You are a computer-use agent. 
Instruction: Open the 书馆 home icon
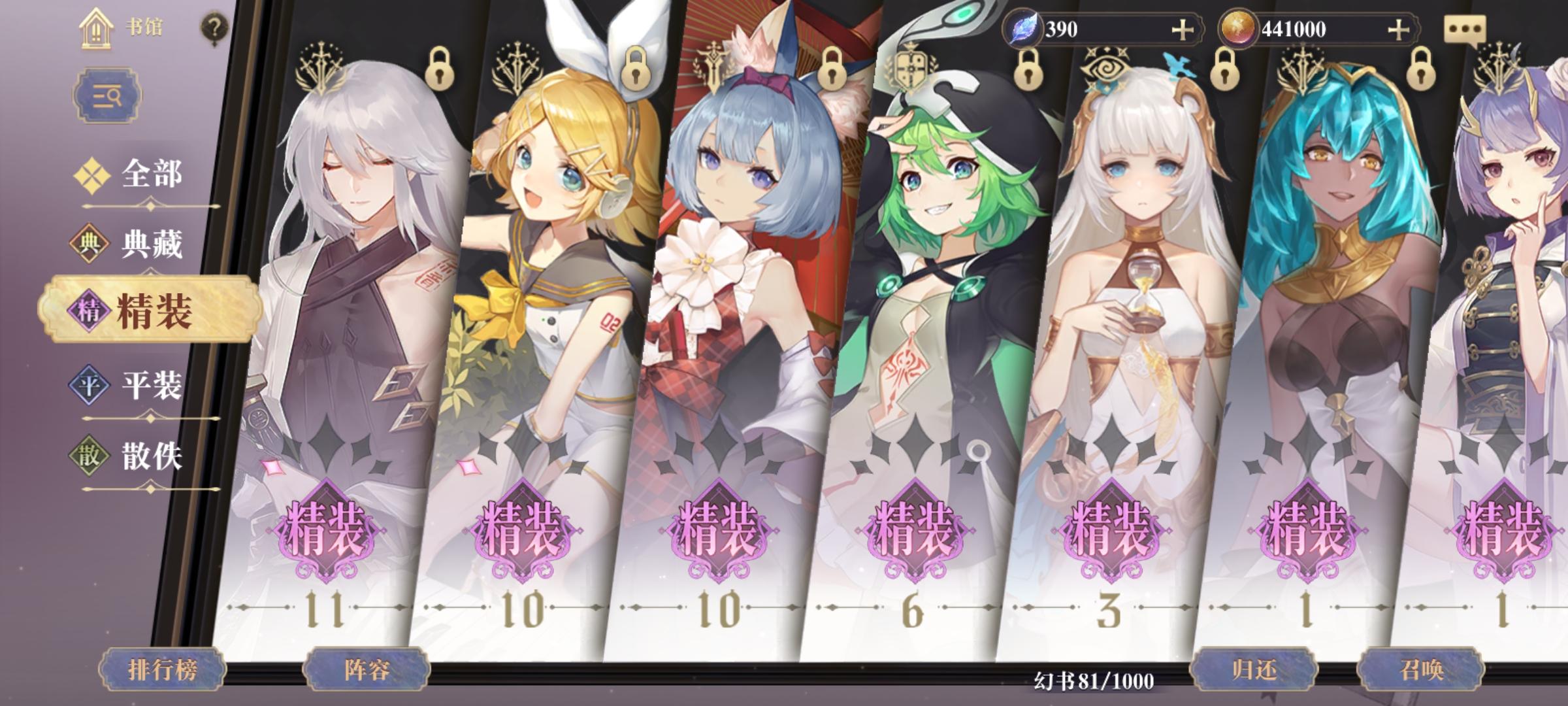(97, 29)
